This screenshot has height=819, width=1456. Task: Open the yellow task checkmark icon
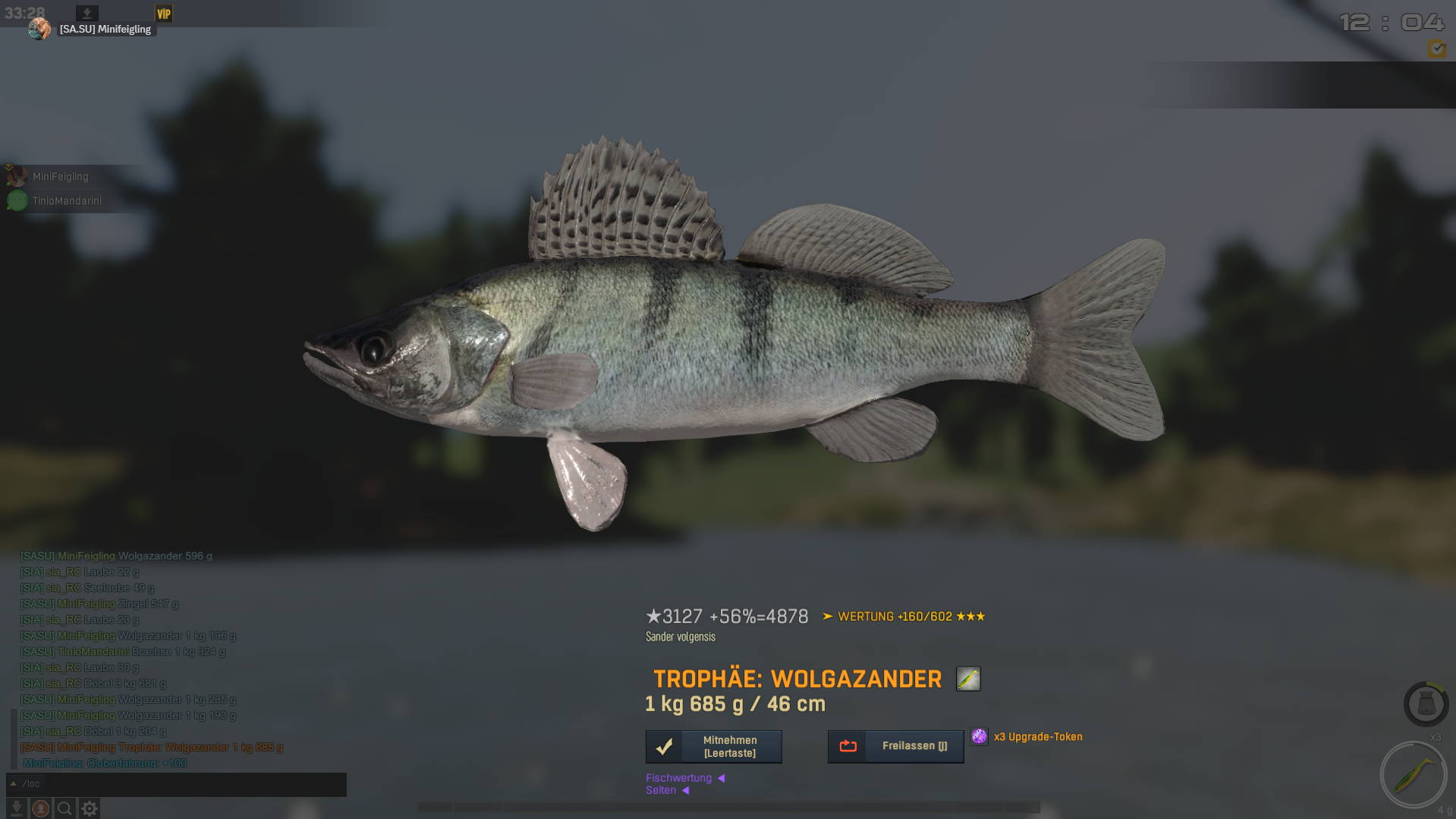(1436, 49)
